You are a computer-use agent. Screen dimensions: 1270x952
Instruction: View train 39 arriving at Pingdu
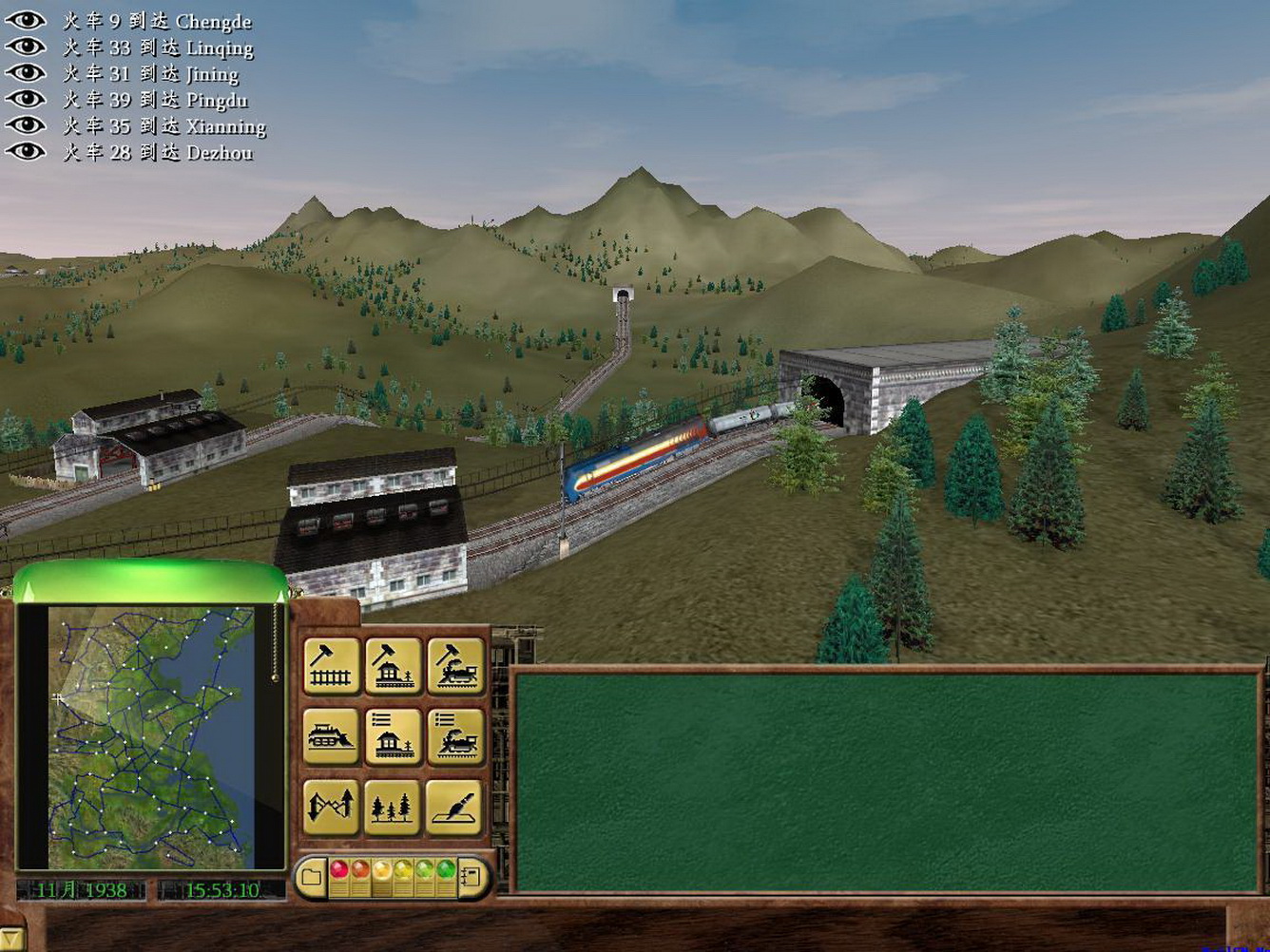pos(26,99)
